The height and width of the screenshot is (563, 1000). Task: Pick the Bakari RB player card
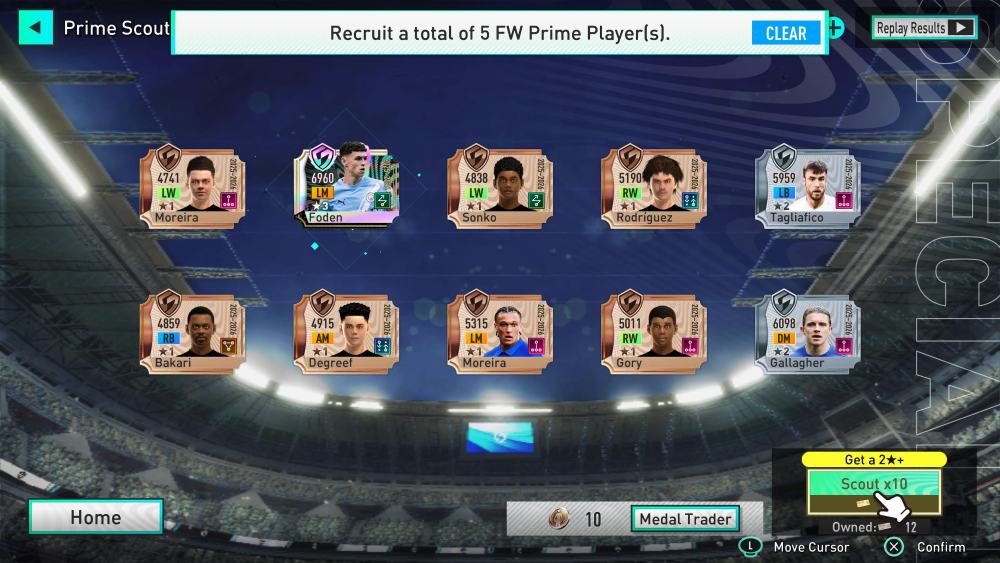[192, 331]
